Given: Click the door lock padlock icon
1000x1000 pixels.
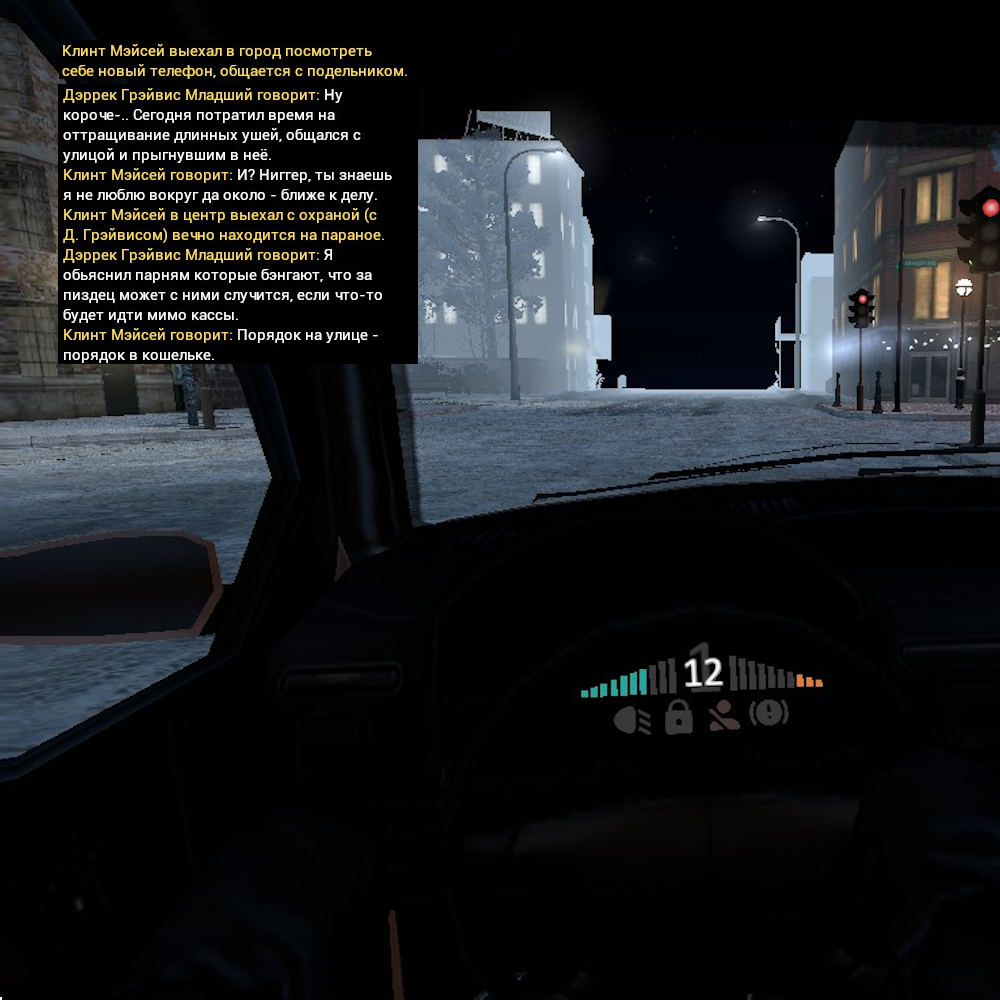Looking at the screenshot, I should pyautogui.click(x=678, y=716).
